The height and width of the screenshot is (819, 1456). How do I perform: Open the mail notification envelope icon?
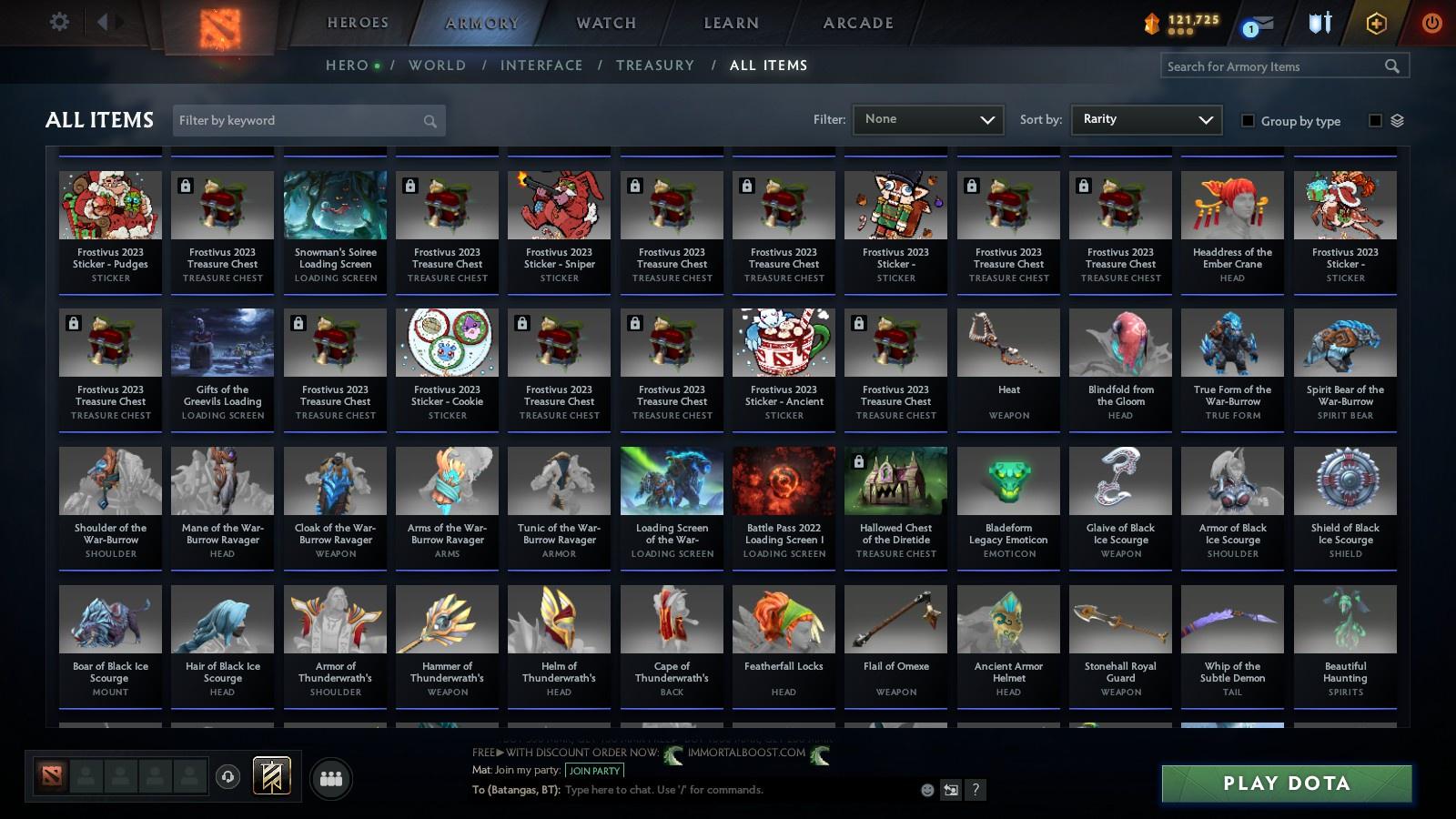click(x=1263, y=23)
